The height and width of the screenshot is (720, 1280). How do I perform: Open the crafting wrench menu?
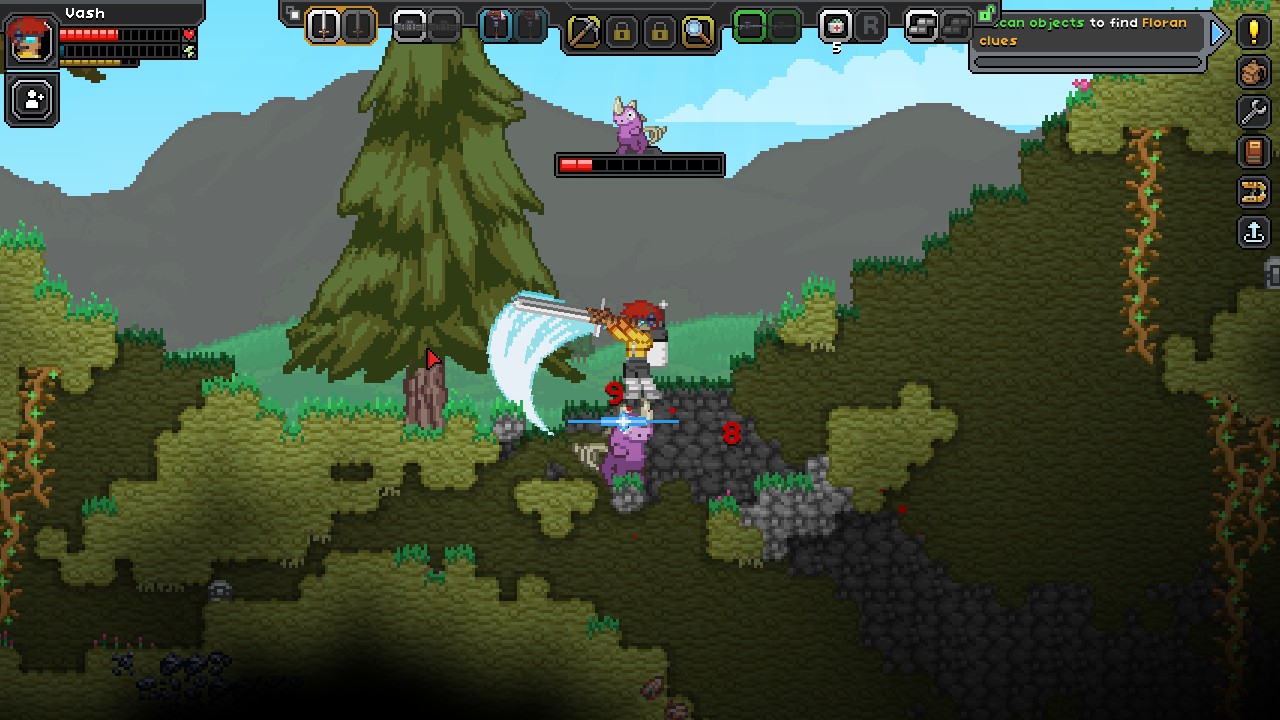click(1254, 111)
